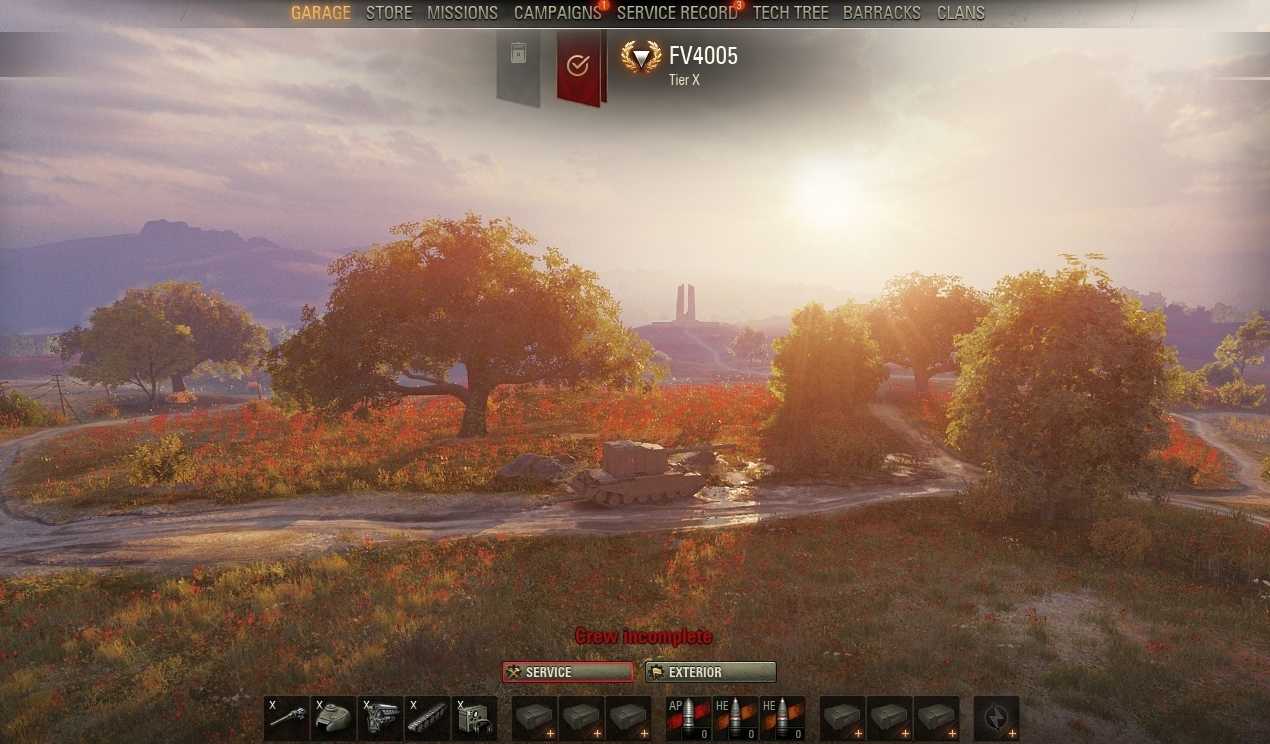This screenshot has width=1270, height=744.
Task: Click the FV4005 vehicle name header
Action: point(703,56)
